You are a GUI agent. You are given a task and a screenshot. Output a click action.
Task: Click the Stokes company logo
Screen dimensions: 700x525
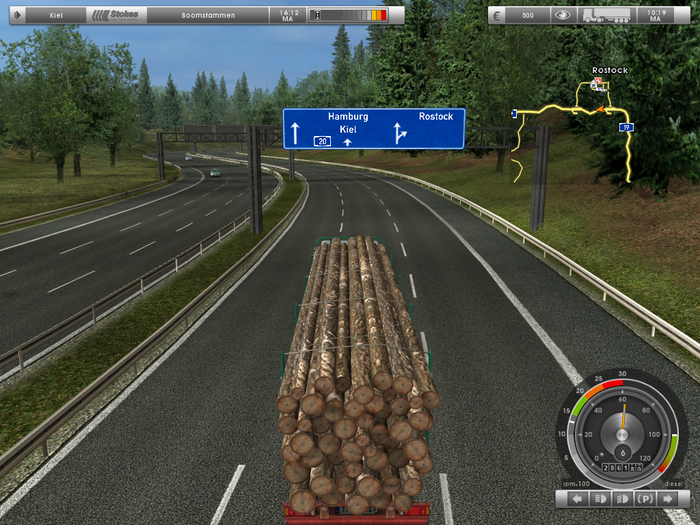119,16
